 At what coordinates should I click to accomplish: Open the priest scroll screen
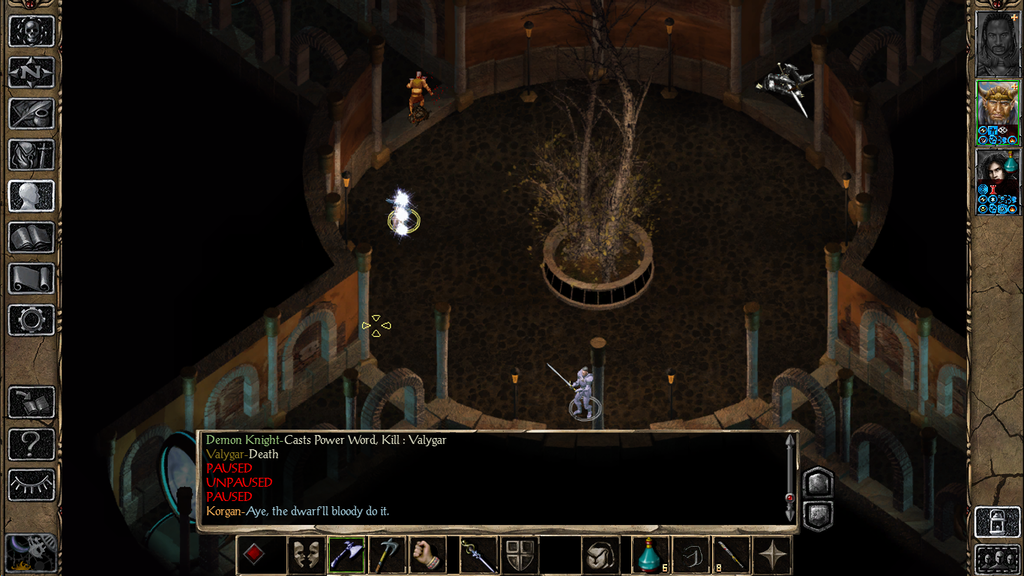click(31, 277)
